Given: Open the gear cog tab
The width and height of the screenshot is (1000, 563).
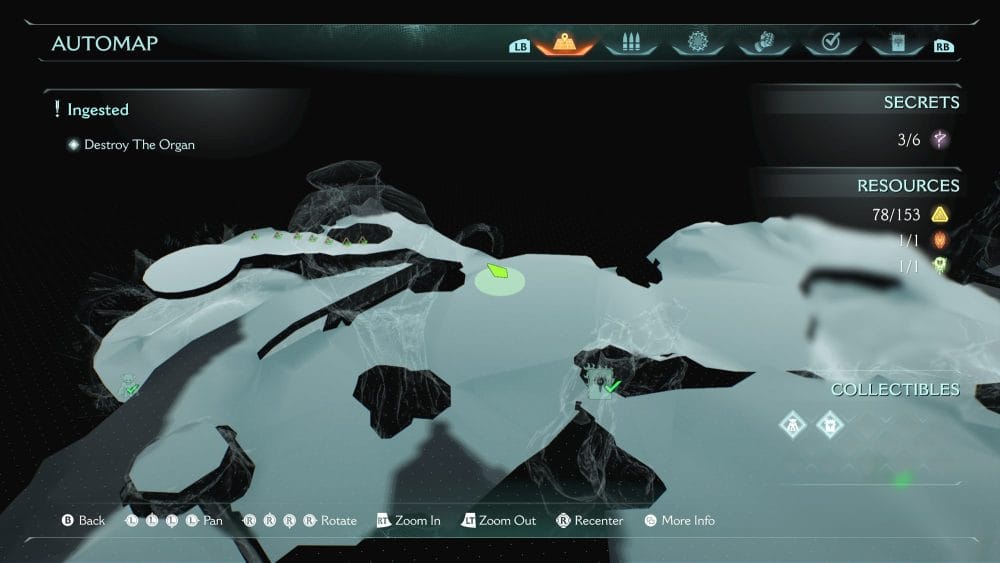Looking at the screenshot, I should pyautogui.click(x=696, y=44).
